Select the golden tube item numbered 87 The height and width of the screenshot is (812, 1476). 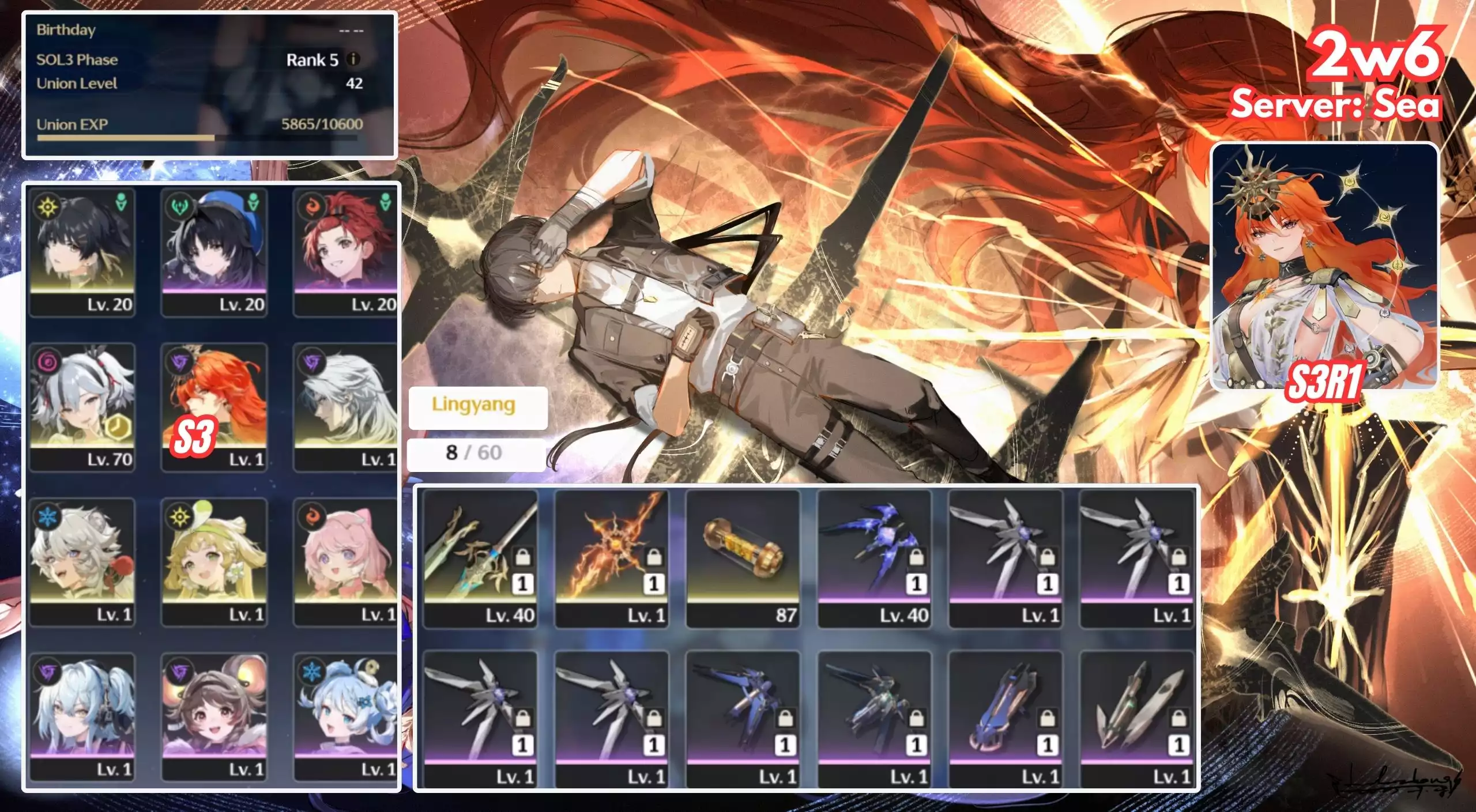click(743, 558)
